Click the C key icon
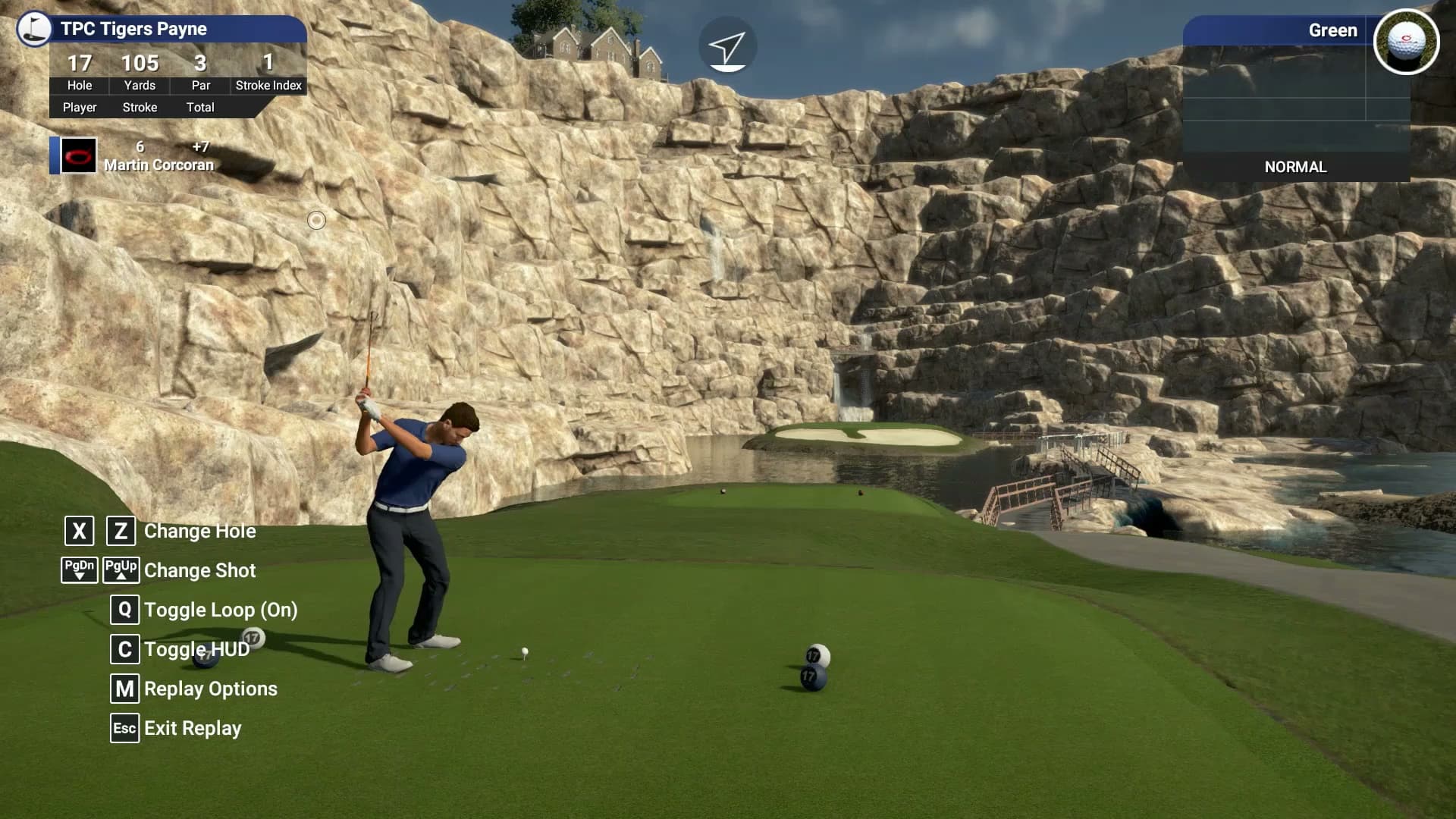The height and width of the screenshot is (819, 1456). tap(124, 650)
